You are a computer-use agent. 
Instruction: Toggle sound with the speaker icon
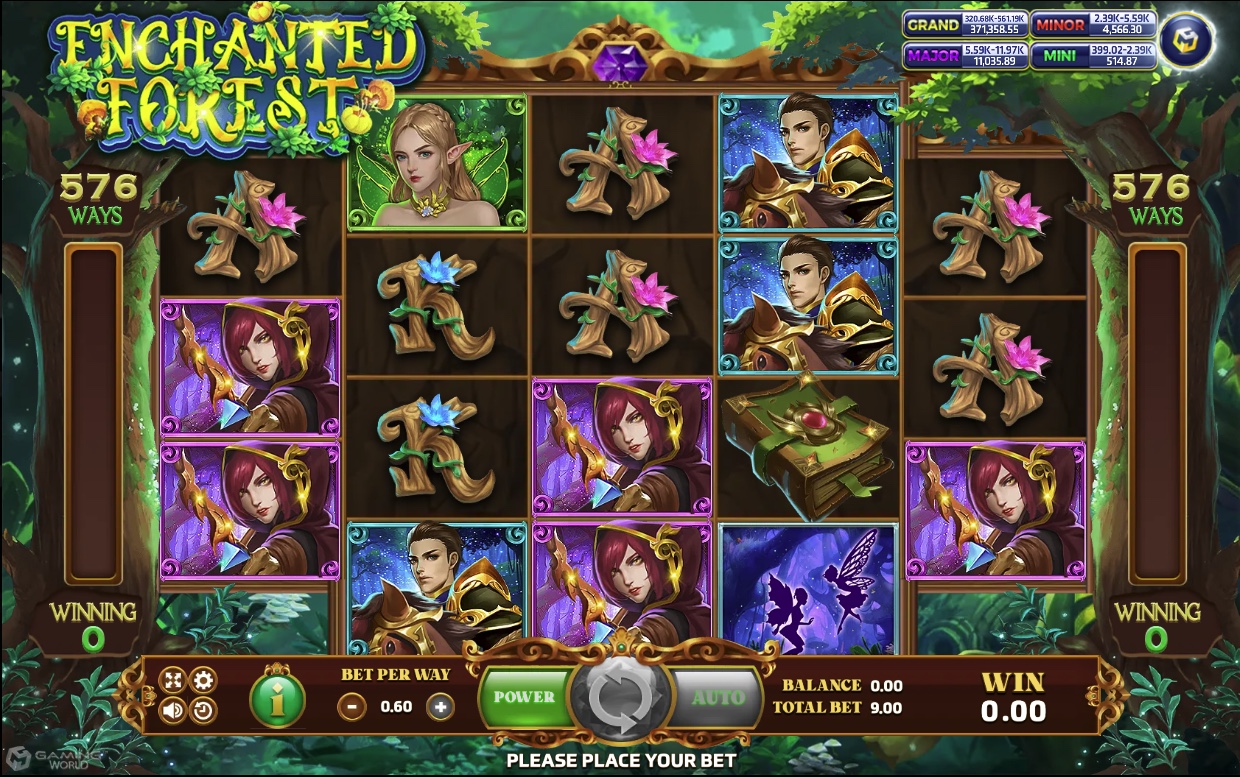click(x=172, y=711)
